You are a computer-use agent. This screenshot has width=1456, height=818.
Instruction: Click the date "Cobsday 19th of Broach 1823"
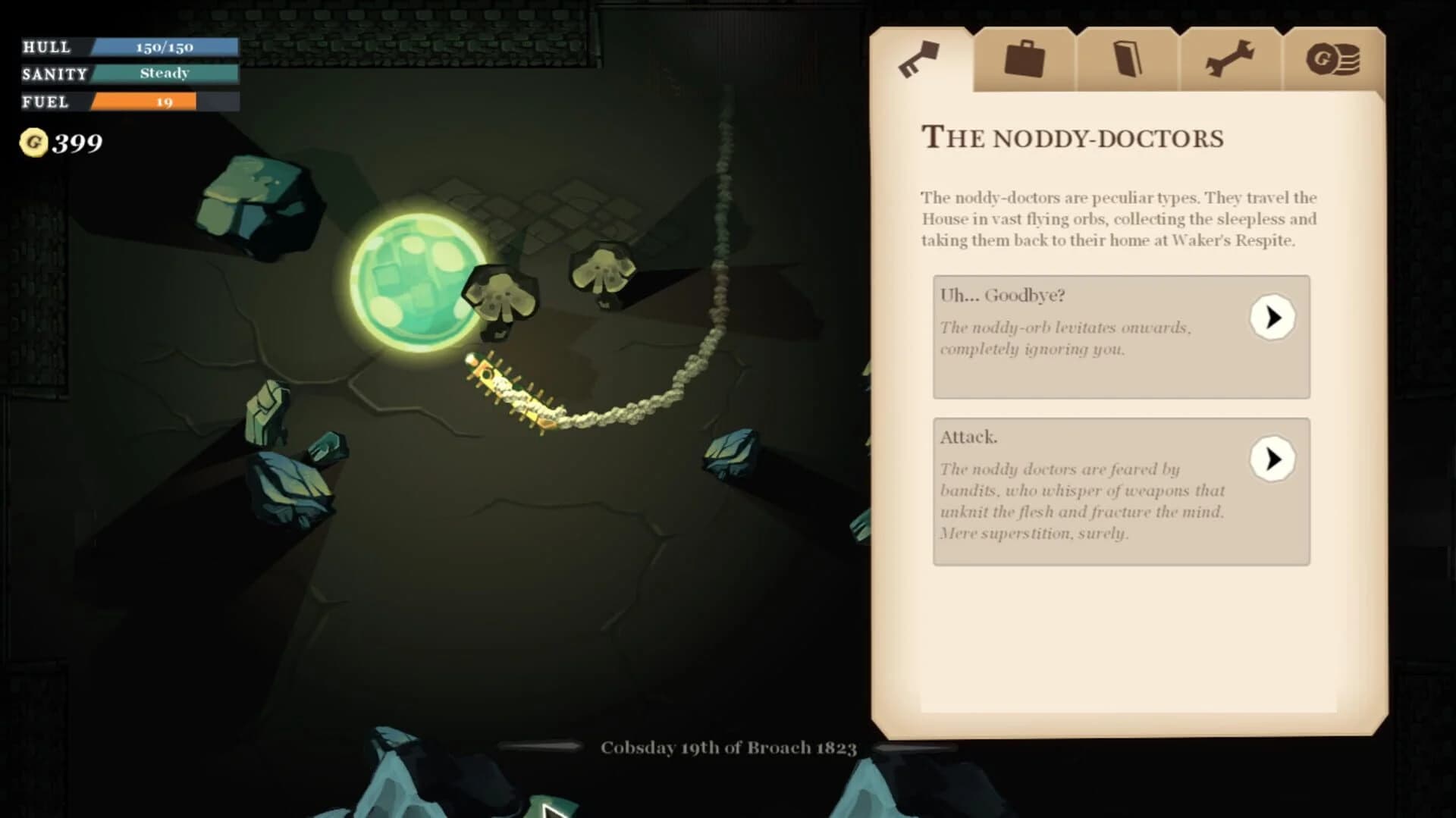click(x=729, y=747)
